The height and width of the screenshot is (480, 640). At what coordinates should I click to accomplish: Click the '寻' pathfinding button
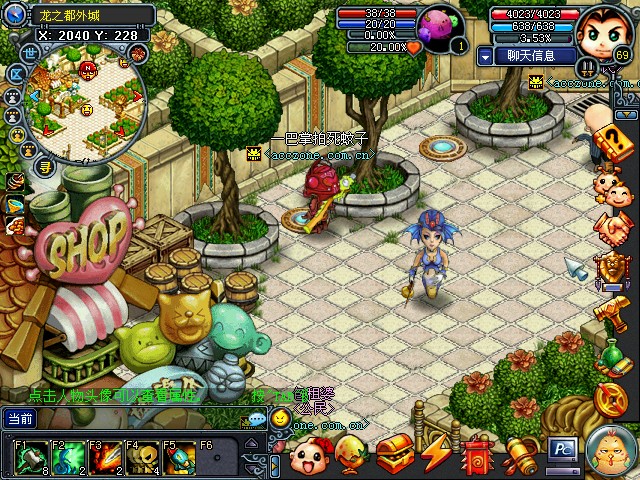pyautogui.click(x=46, y=167)
